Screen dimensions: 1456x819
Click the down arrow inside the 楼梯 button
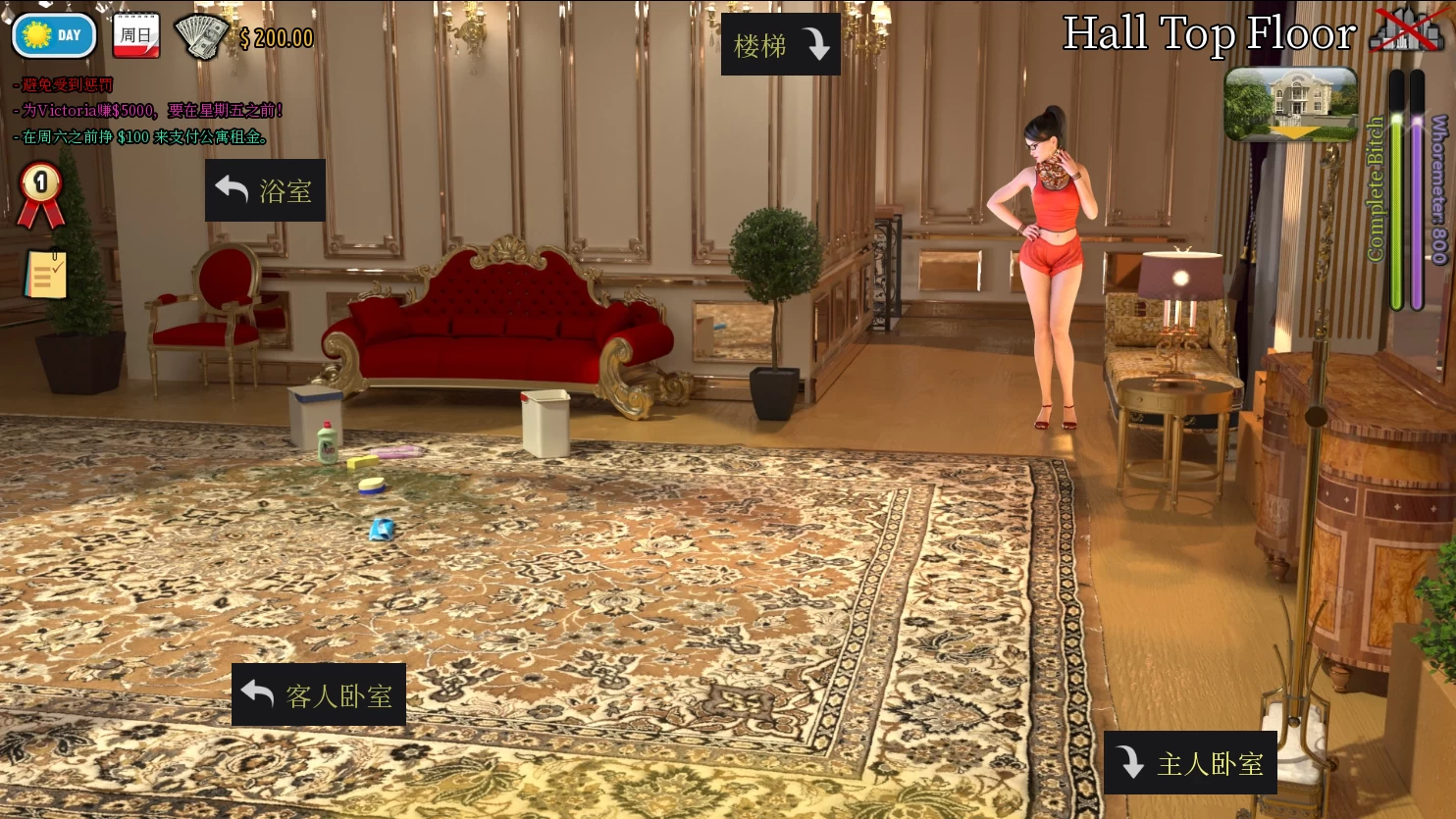(817, 44)
